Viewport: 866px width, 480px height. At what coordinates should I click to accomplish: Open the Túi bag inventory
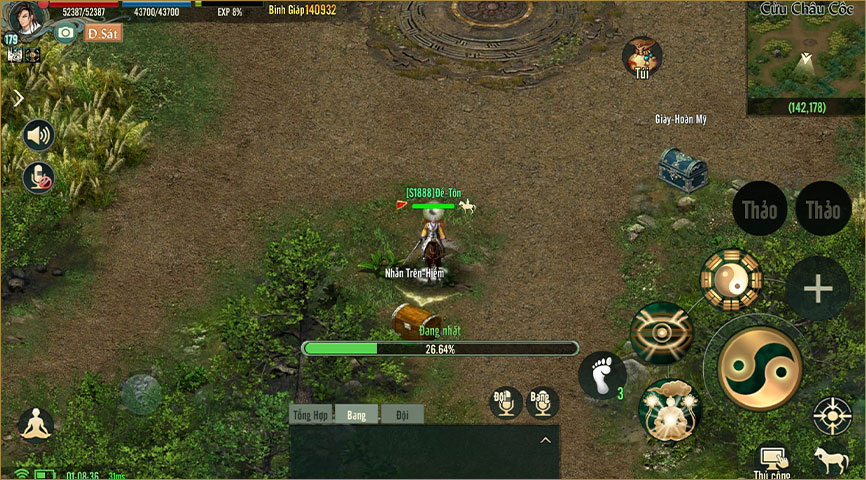642,57
